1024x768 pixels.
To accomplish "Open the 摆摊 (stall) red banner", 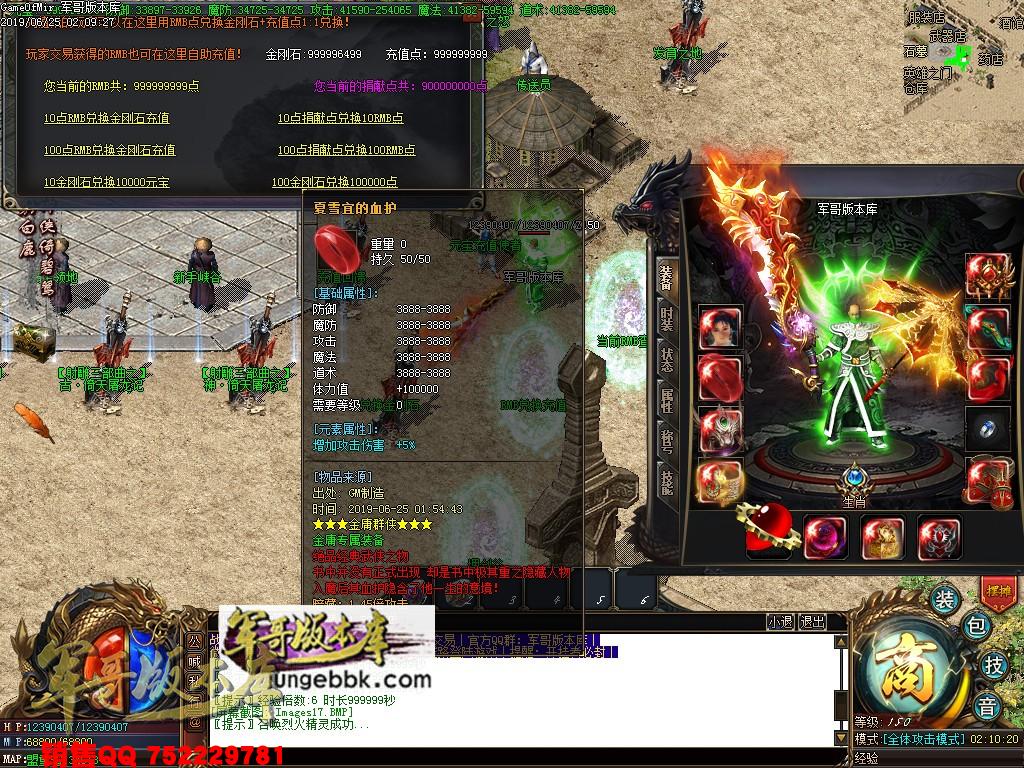I will [x=997, y=590].
